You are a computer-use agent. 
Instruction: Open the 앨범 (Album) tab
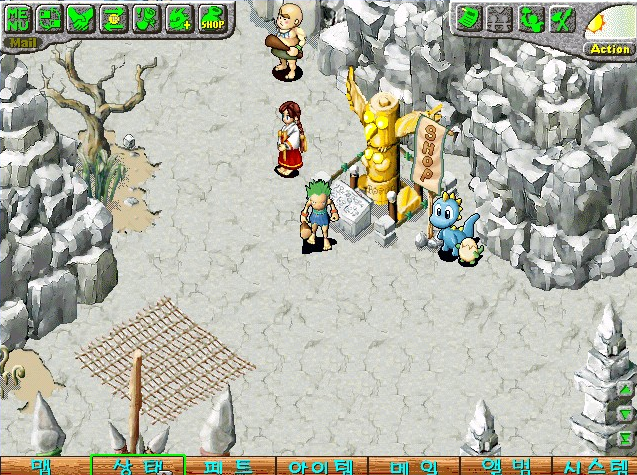(506, 466)
